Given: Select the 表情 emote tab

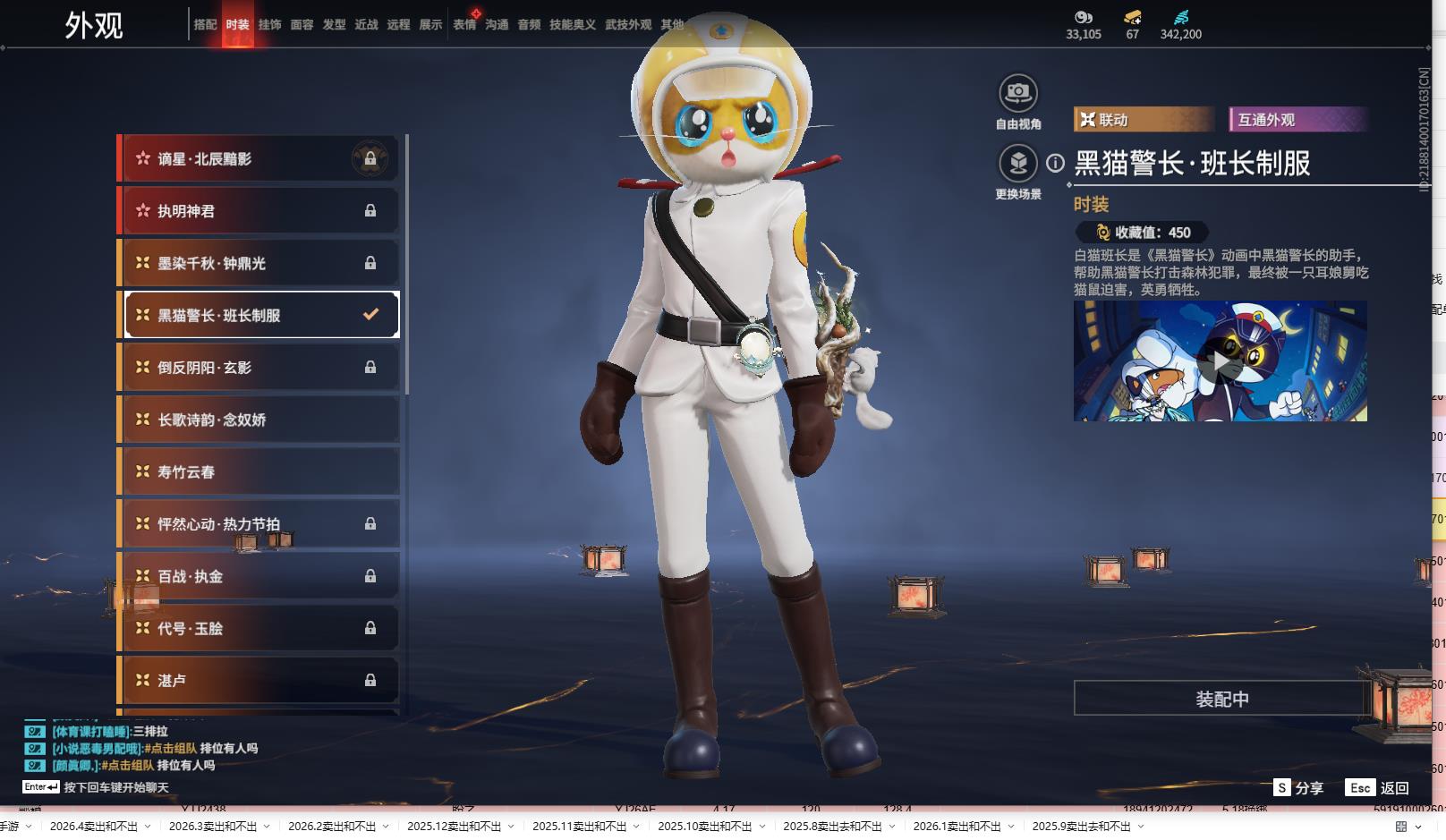Looking at the screenshot, I should pyautogui.click(x=464, y=25).
